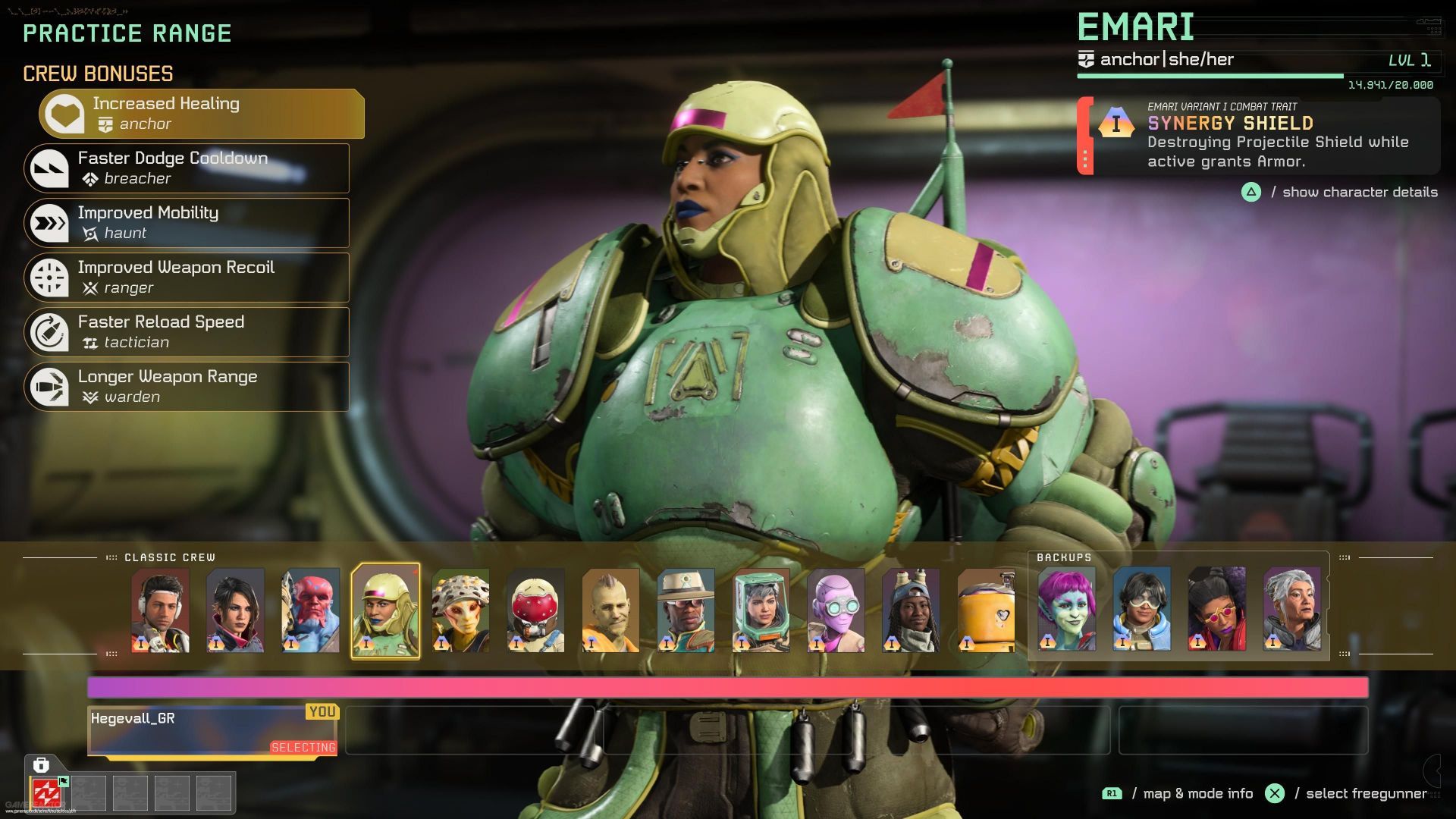Select the freegunner wearing a wide-brim hat

[686, 610]
